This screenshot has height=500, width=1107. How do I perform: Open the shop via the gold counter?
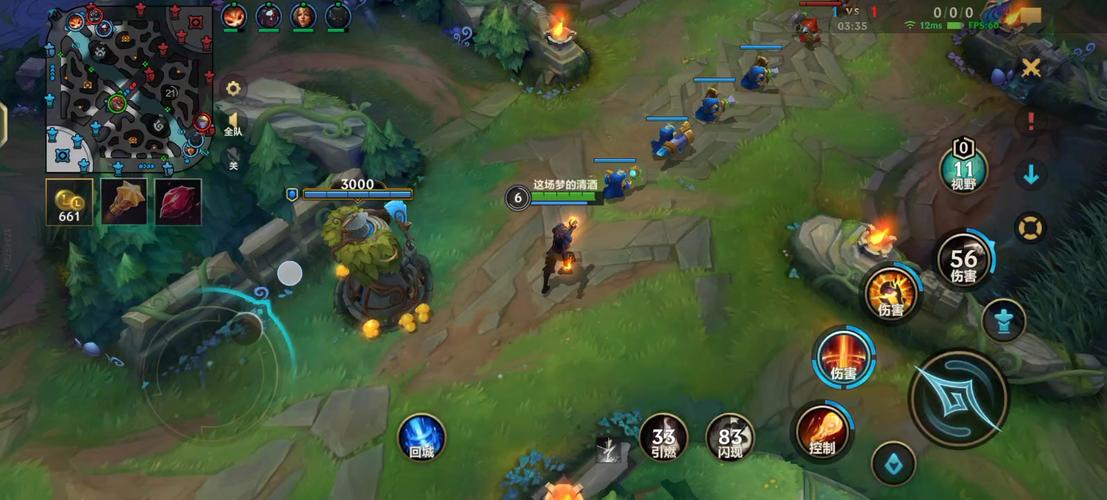70,201
